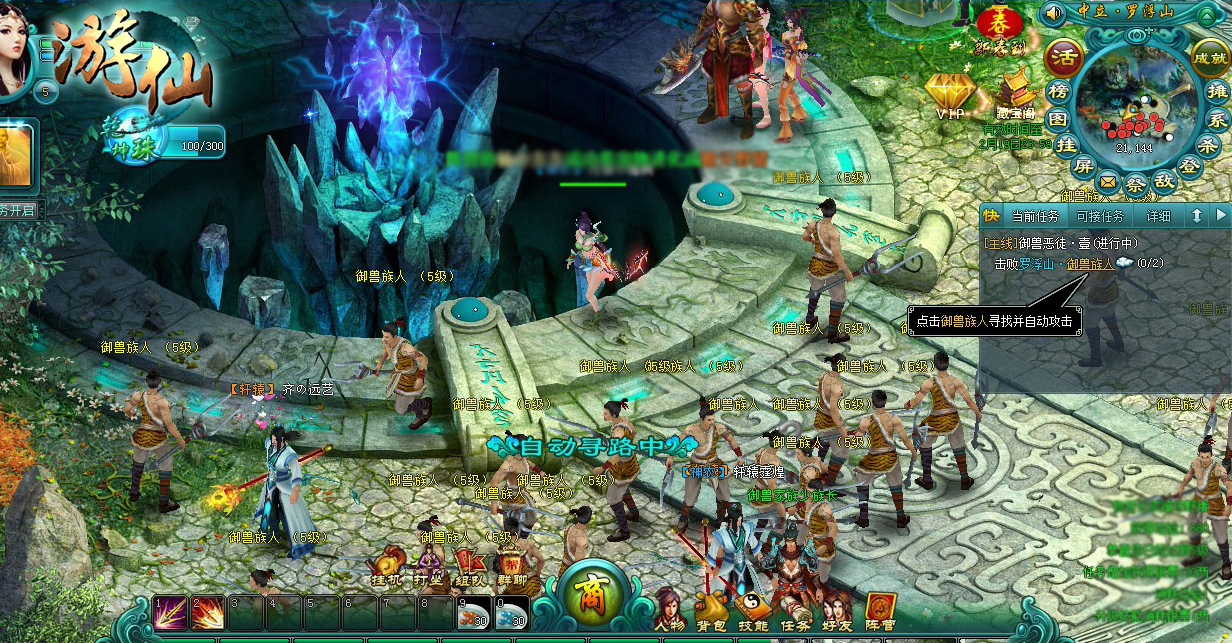Open the 技能 skills book
The width and height of the screenshot is (1232, 643).
753,608
